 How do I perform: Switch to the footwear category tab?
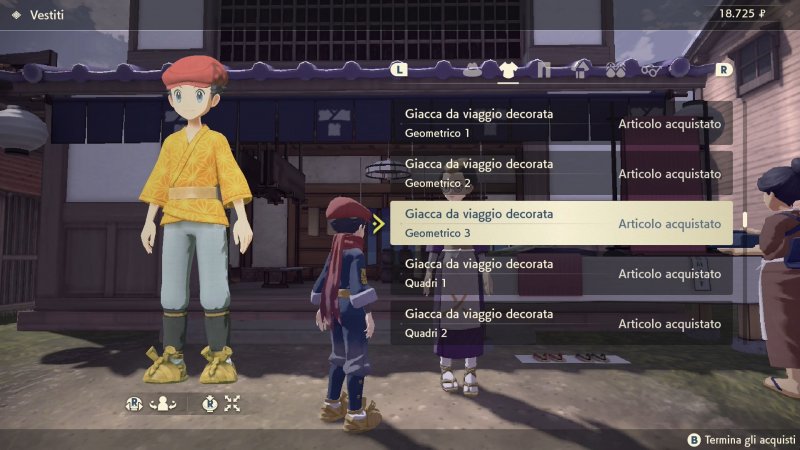615,70
